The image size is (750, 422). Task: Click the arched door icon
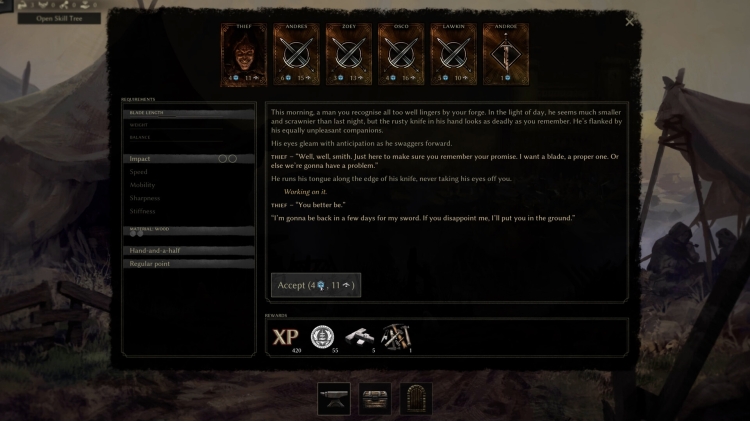click(x=416, y=398)
